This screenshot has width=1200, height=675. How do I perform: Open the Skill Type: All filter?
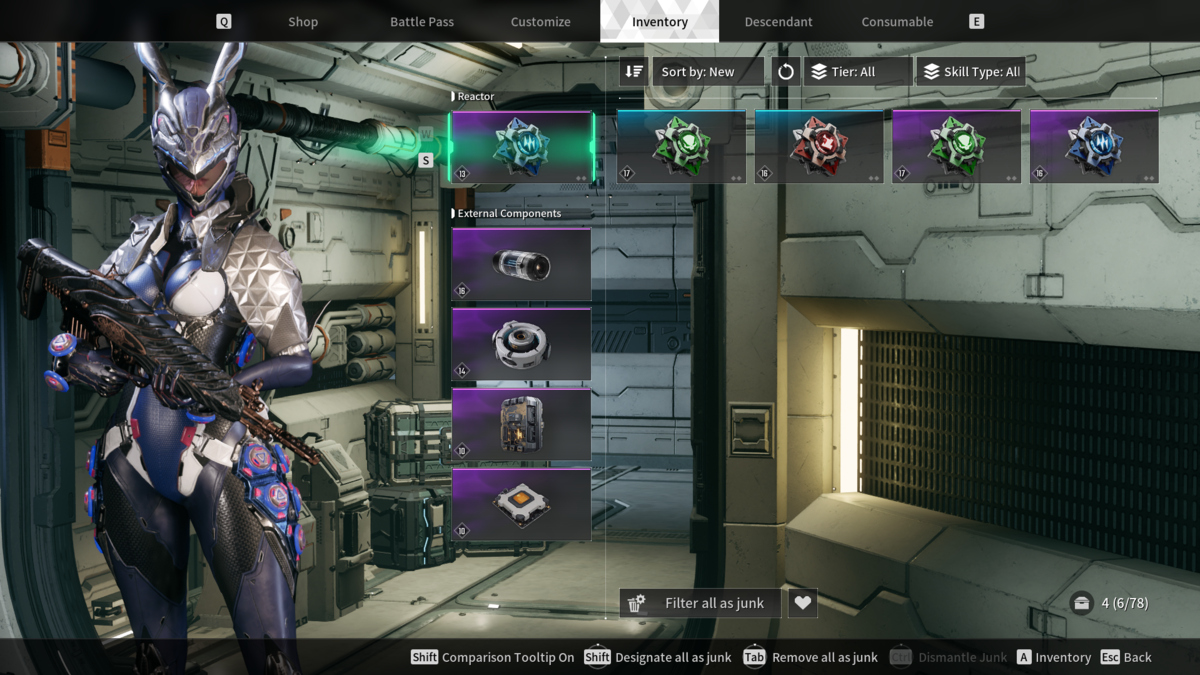tap(971, 72)
